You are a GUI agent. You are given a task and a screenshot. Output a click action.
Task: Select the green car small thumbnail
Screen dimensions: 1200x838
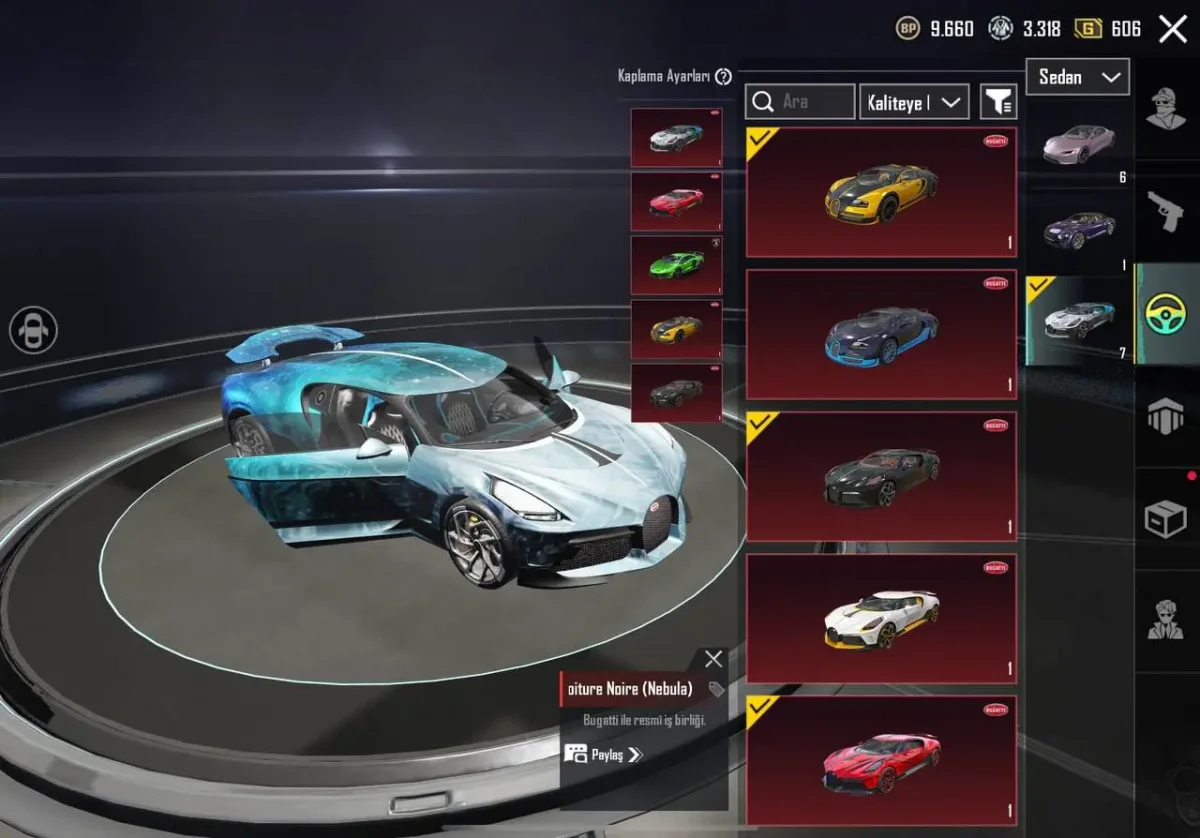click(676, 265)
